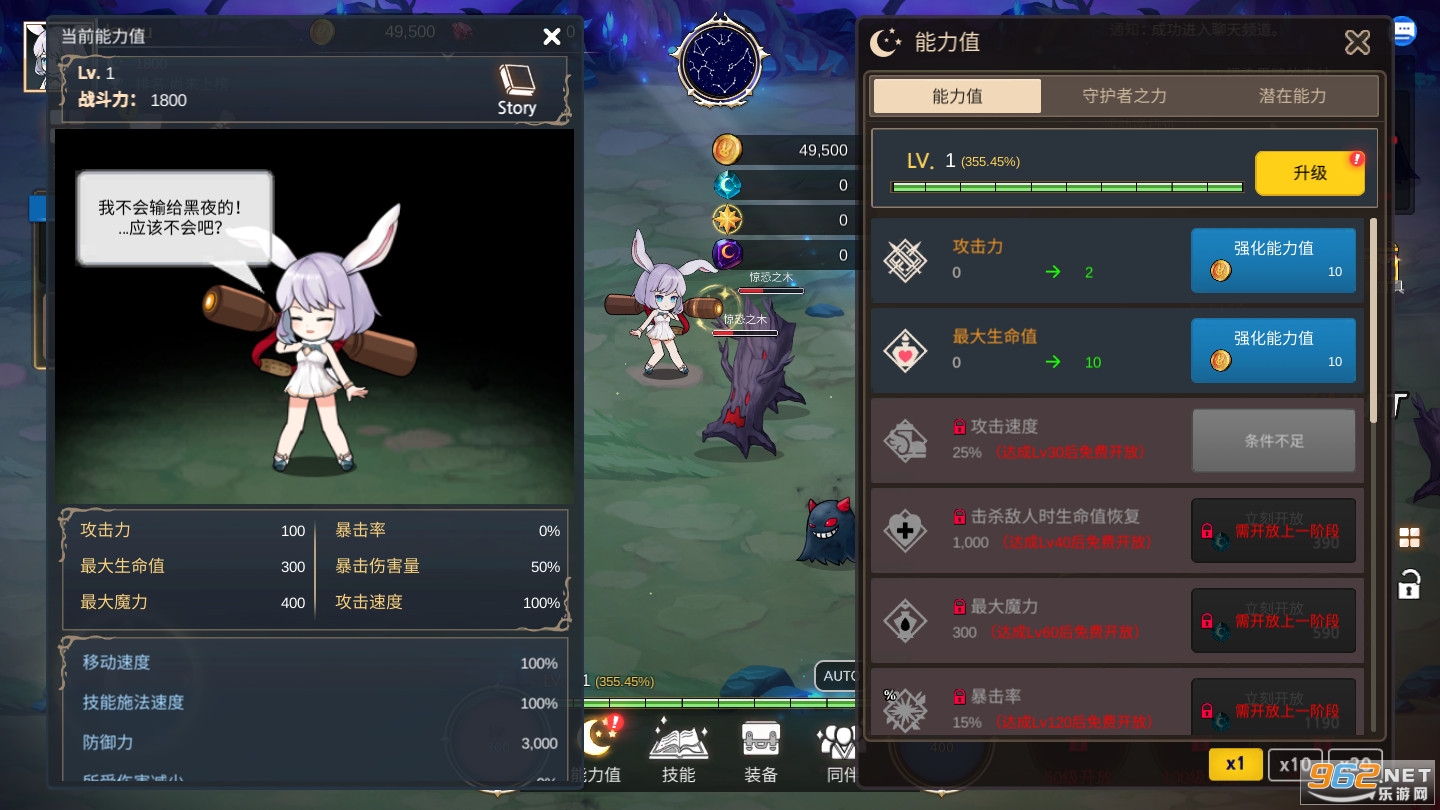Open the 技能 skills book icon

678,742
